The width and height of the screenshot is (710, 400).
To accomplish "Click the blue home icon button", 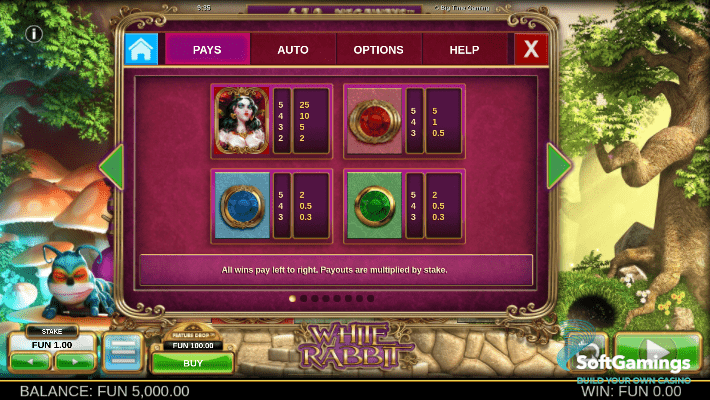I will (x=141, y=49).
